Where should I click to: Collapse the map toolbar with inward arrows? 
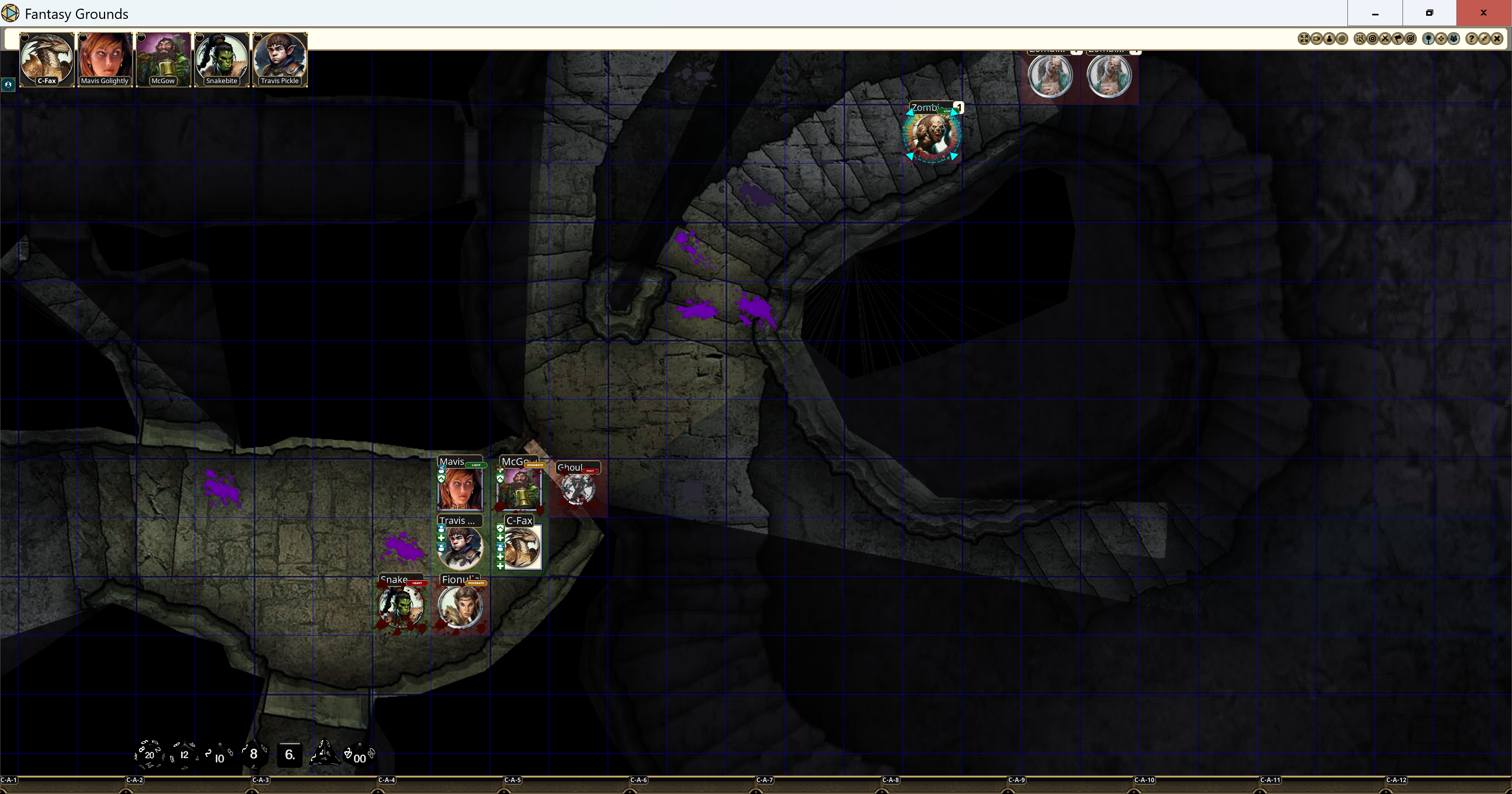click(1485, 39)
